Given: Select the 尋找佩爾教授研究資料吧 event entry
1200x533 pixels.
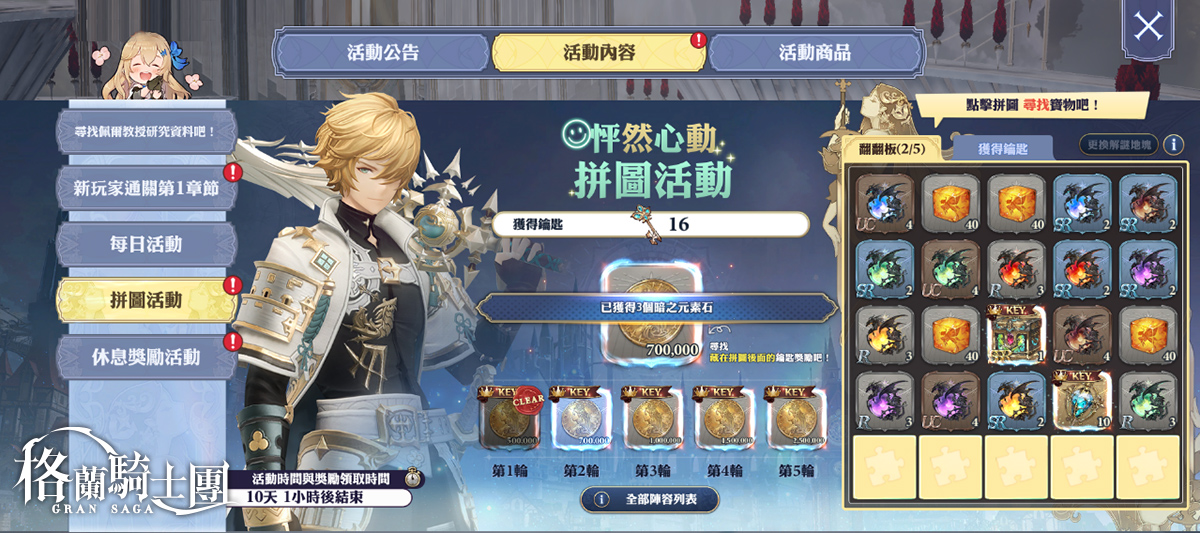Looking at the screenshot, I should tap(146, 132).
